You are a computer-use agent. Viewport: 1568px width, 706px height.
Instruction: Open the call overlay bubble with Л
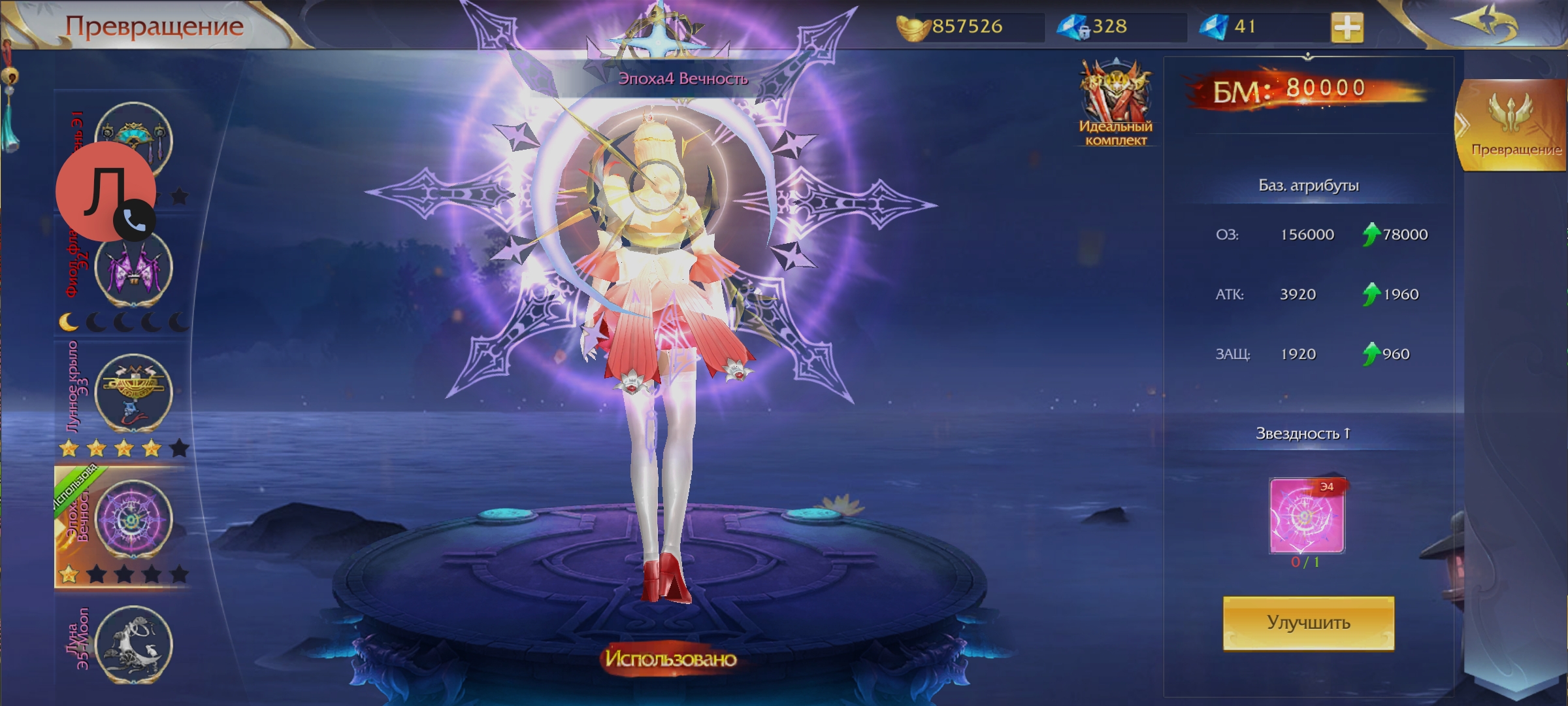coord(105,192)
